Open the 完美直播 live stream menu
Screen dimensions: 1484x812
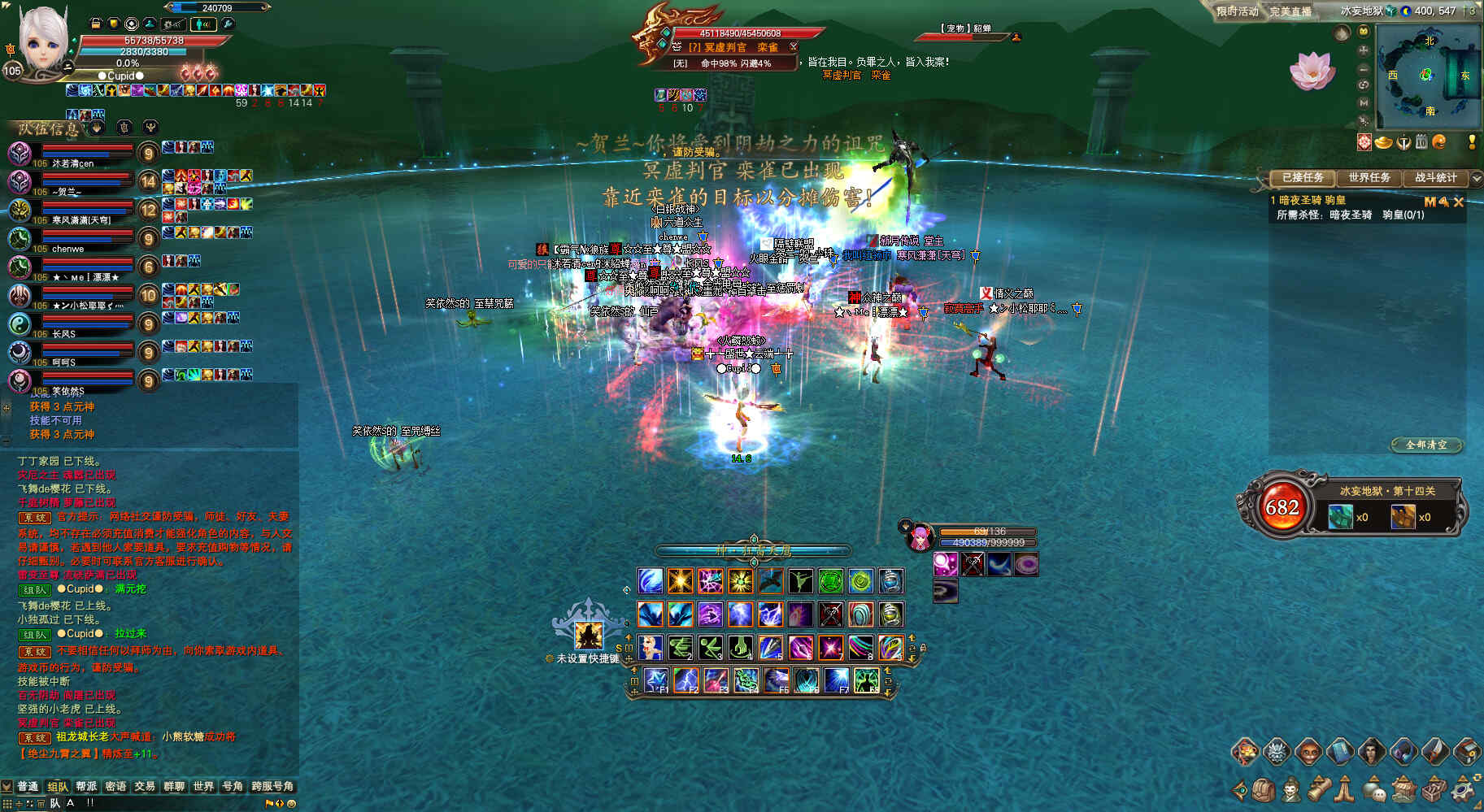coord(1290,11)
